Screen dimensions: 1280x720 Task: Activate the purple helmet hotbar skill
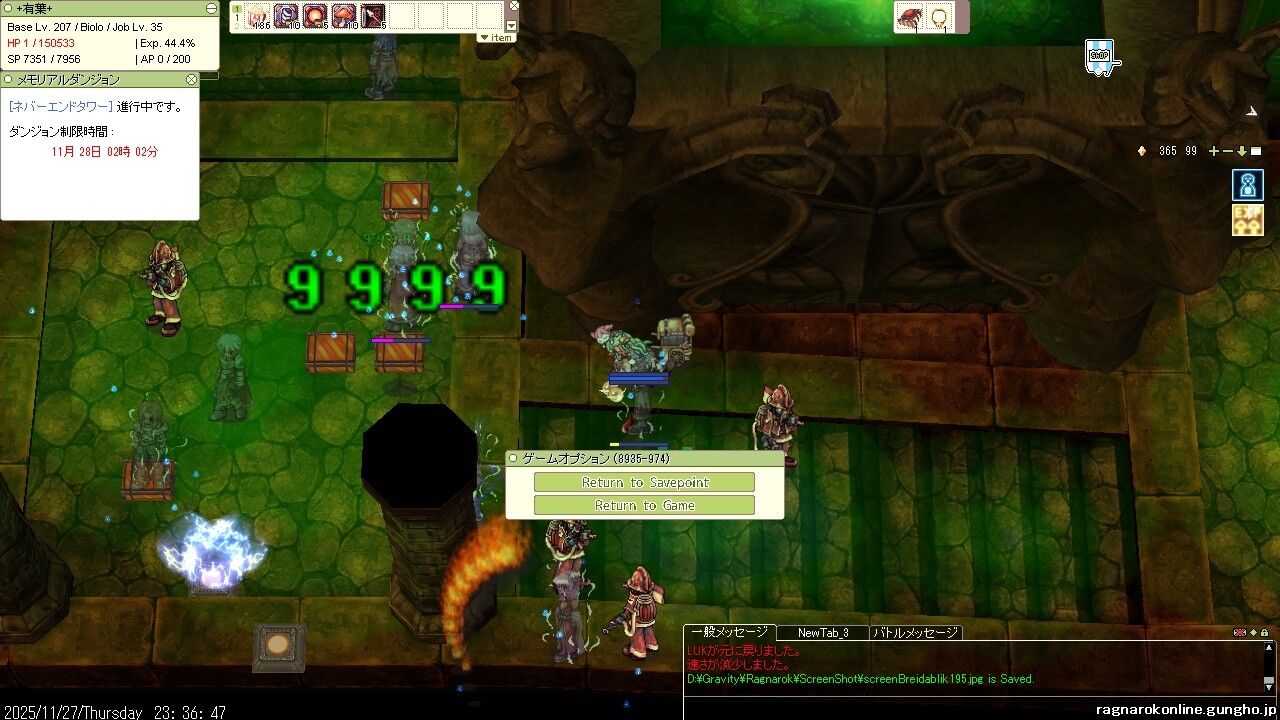287,15
